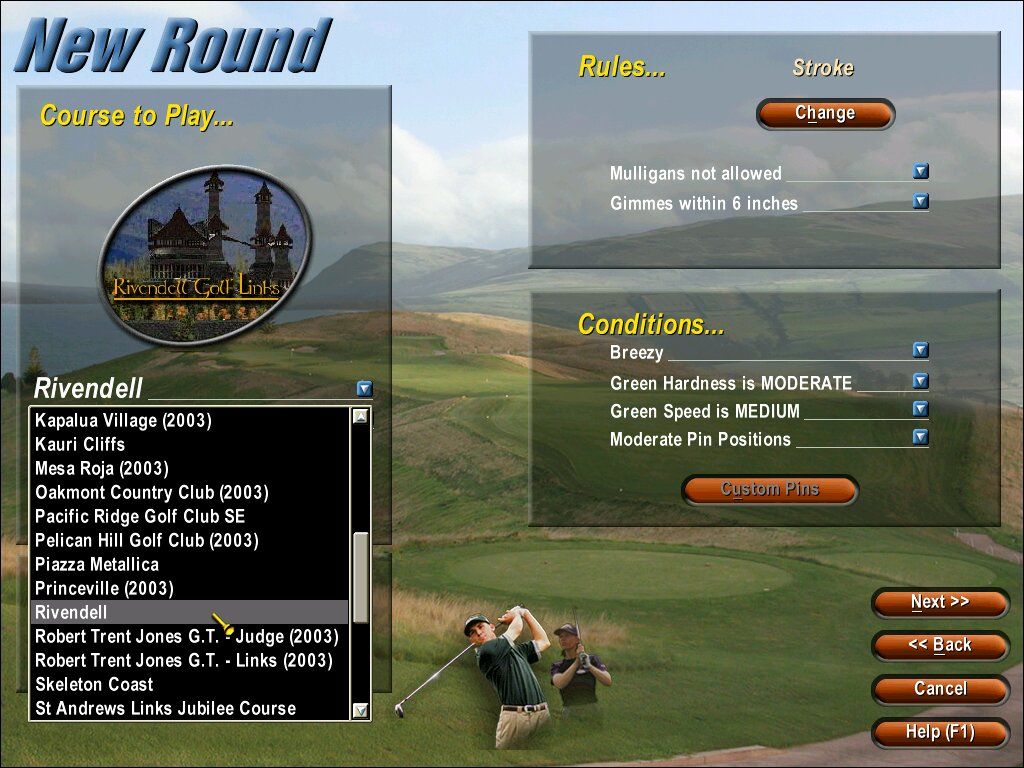Cancel the new round setup
Screen dimensions: 1024x768
940,689
